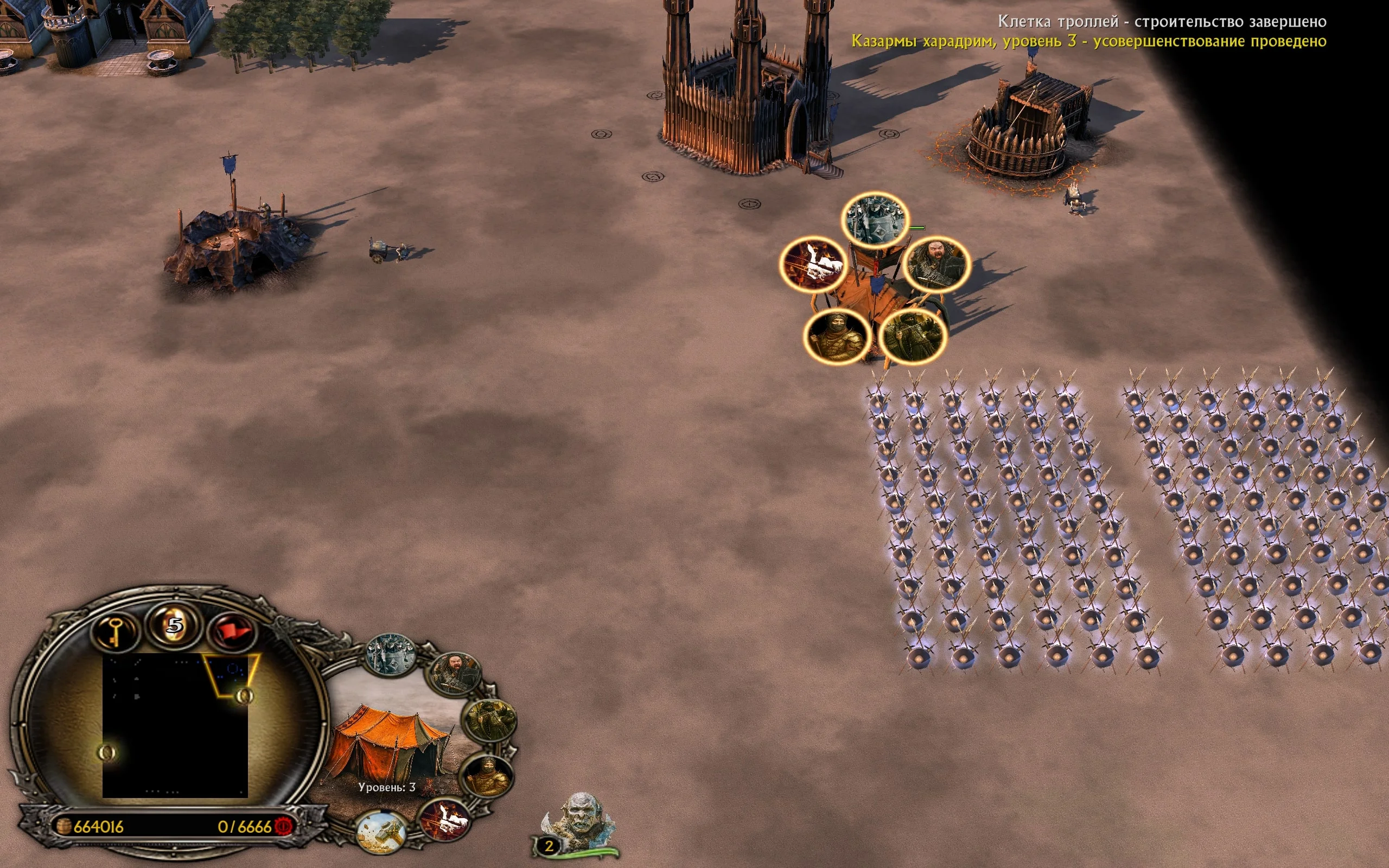Recruit armored shield soldiers from the command panel
Viewport: 1389px width, 868px height.
tap(391, 654)
